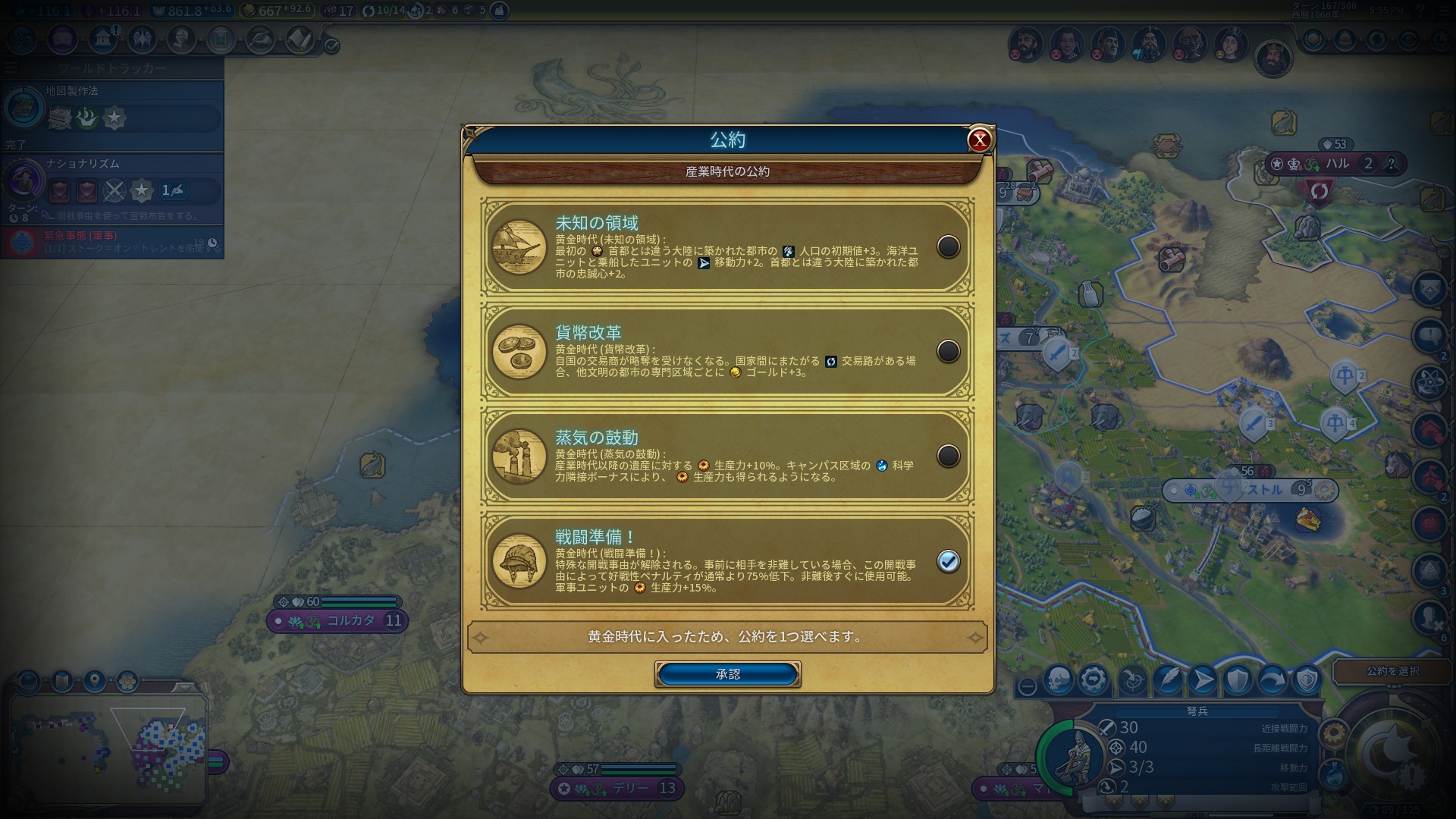This screenshot has height=819, width=1456.
Task: Open the Great Works screen (framed painting icon)
Action: pos(221,39)
